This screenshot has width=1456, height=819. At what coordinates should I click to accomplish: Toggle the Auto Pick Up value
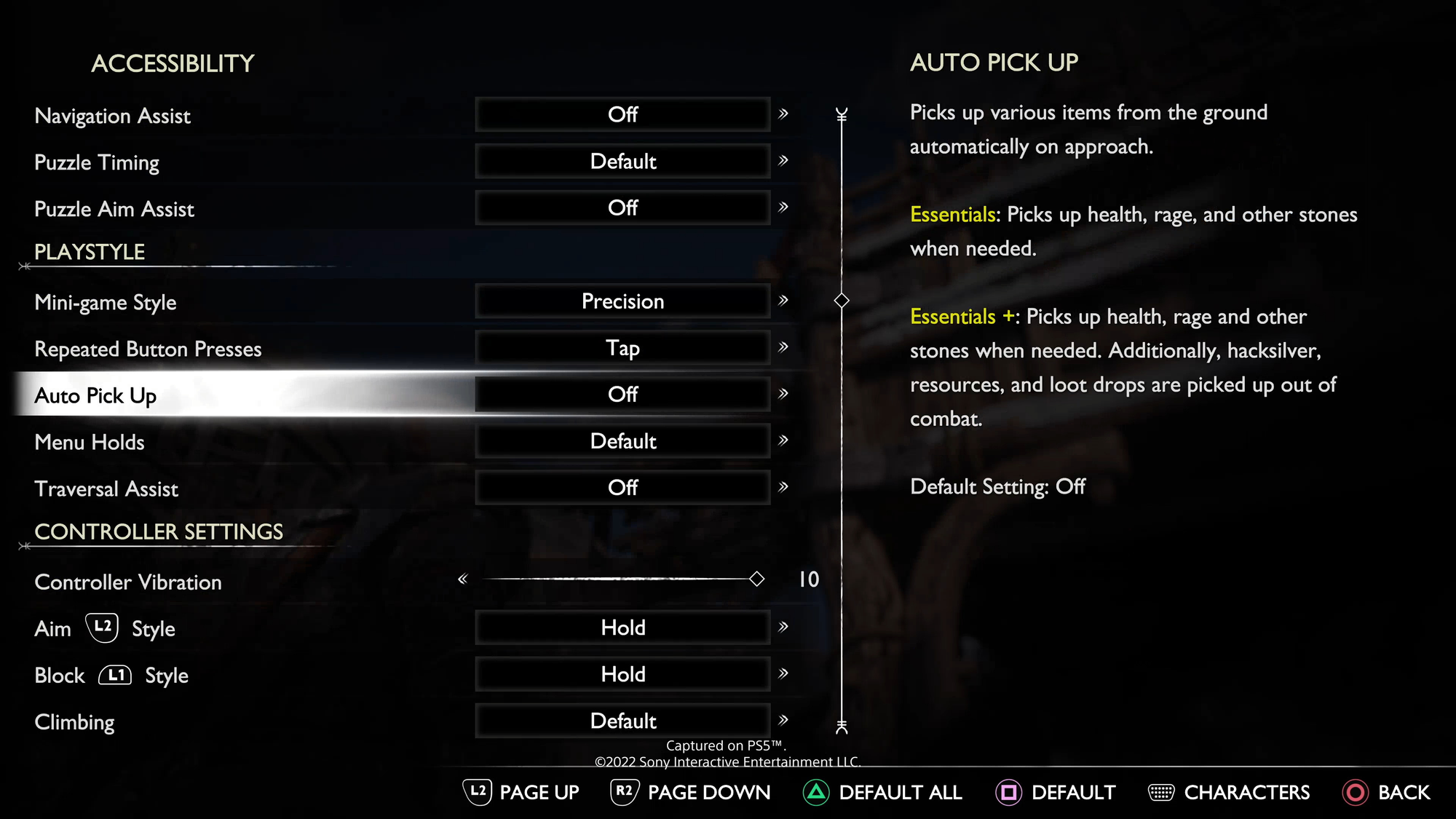pos(622,395)
